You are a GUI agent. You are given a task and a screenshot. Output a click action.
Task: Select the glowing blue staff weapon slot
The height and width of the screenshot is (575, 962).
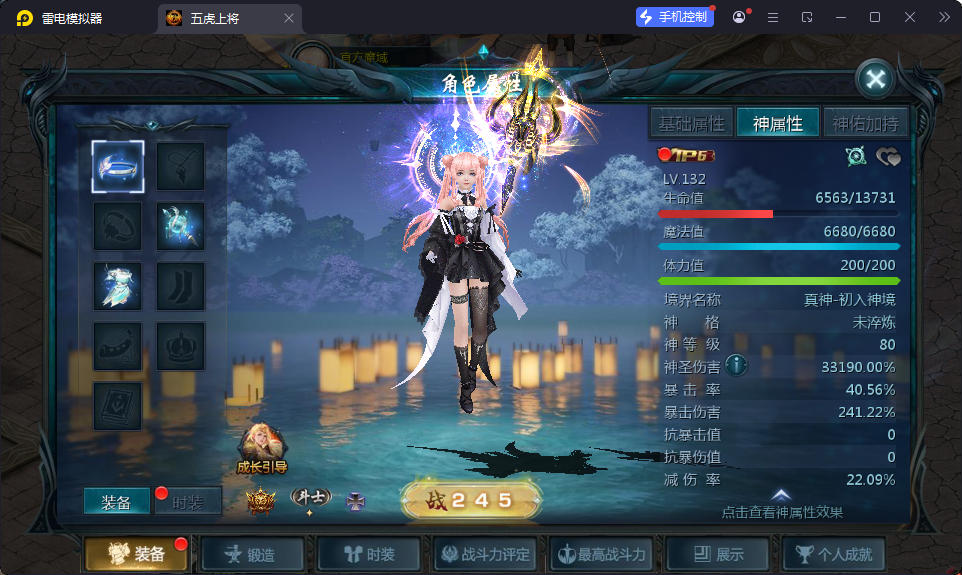point(180,226)
